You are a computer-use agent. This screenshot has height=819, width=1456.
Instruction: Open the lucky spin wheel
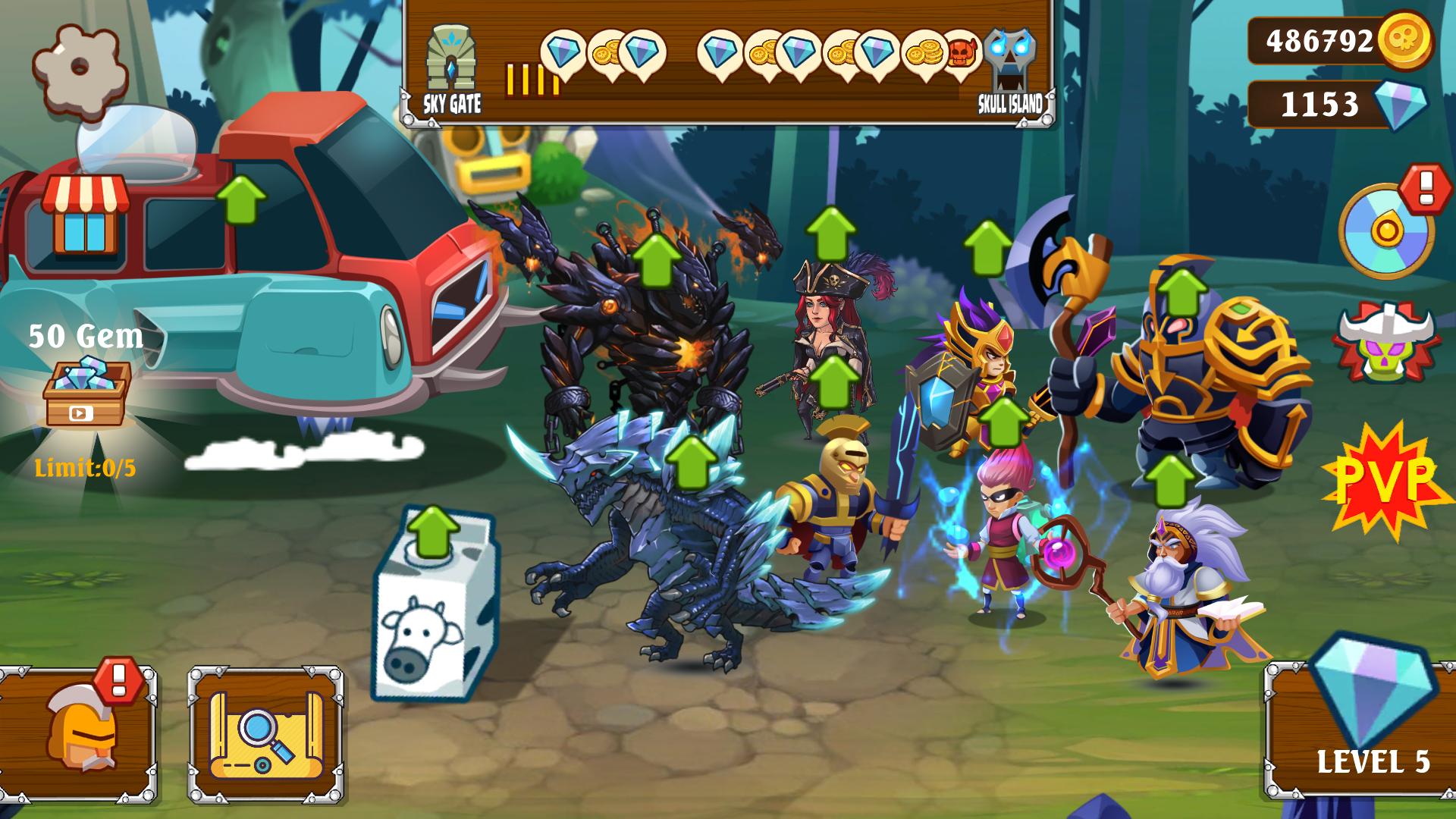pyautogui.click(x=1385, y=230)
